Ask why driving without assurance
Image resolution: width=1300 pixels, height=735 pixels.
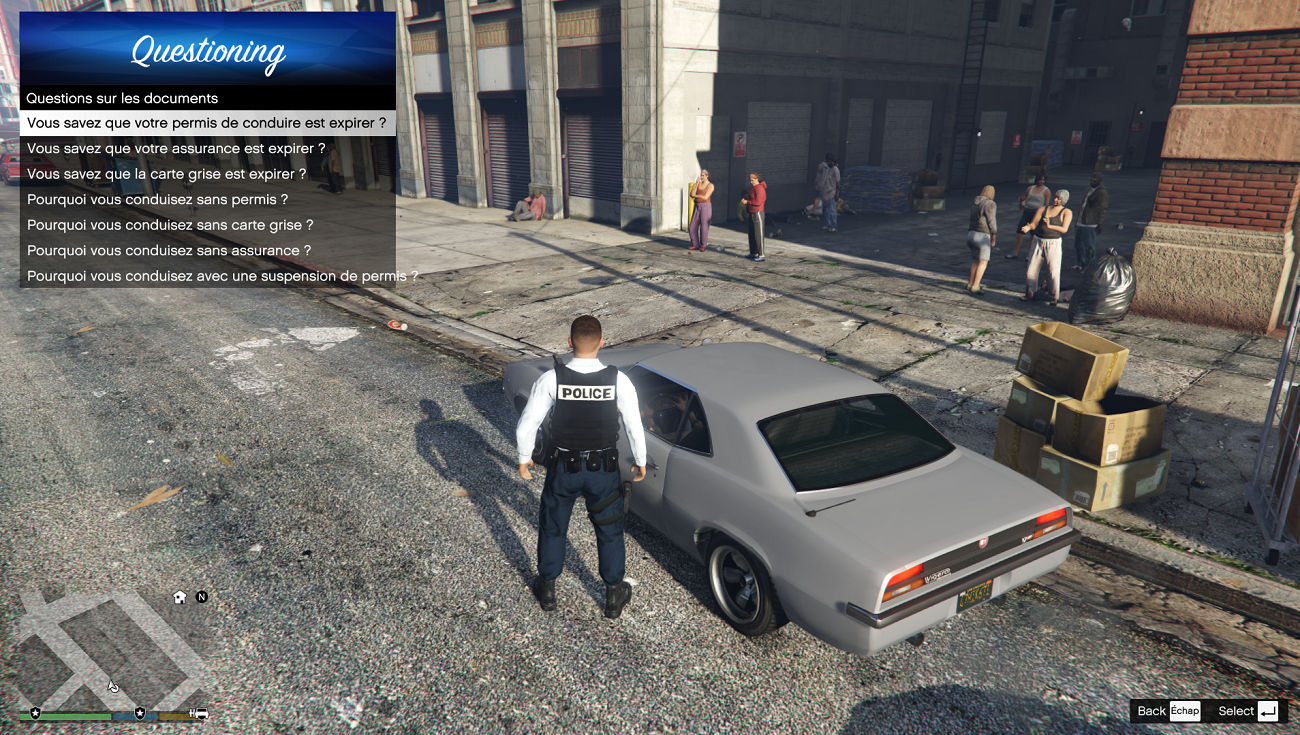pyautogui.click(x=169, y=250)
